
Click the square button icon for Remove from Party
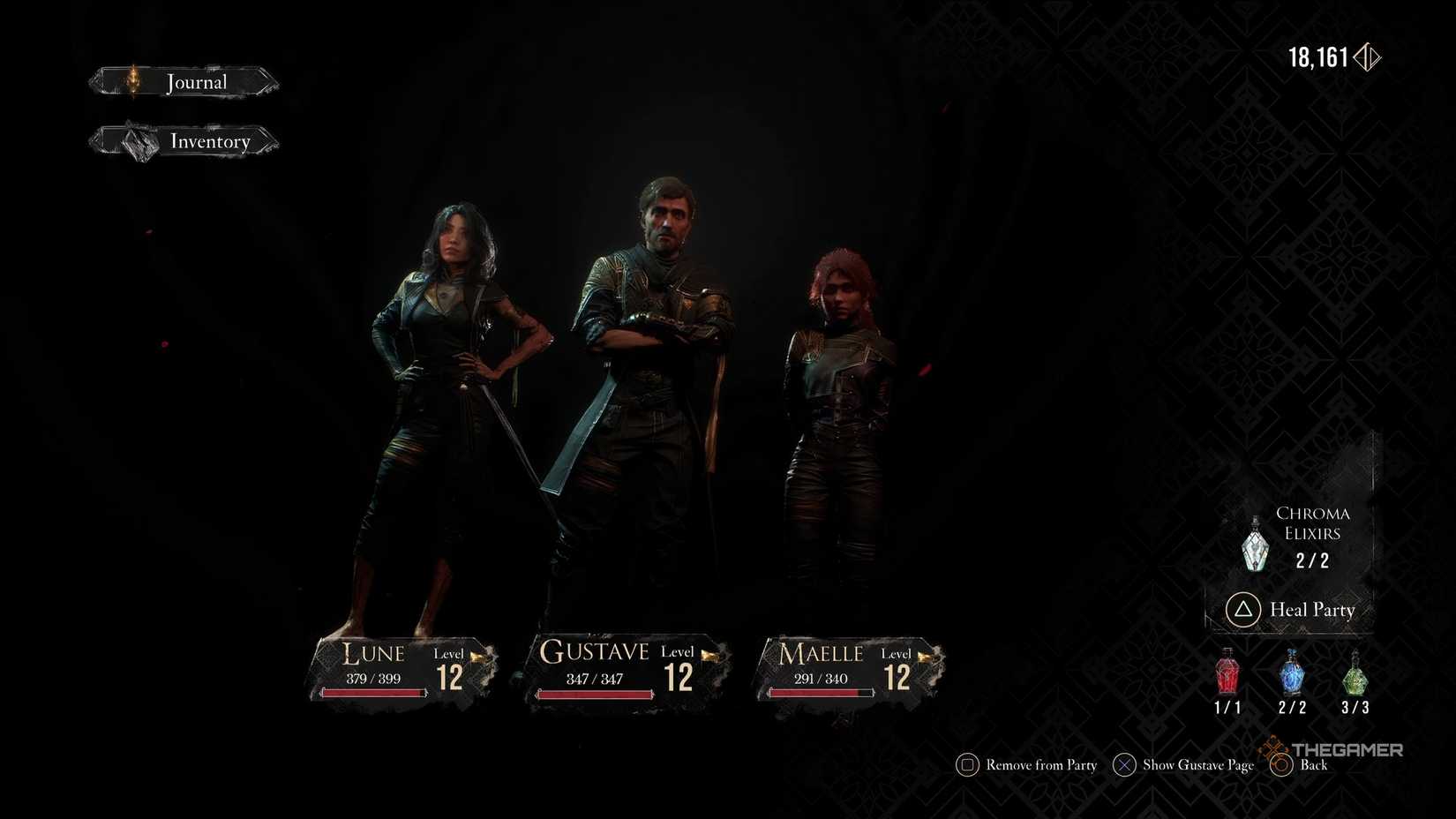[x=966, y=765]
